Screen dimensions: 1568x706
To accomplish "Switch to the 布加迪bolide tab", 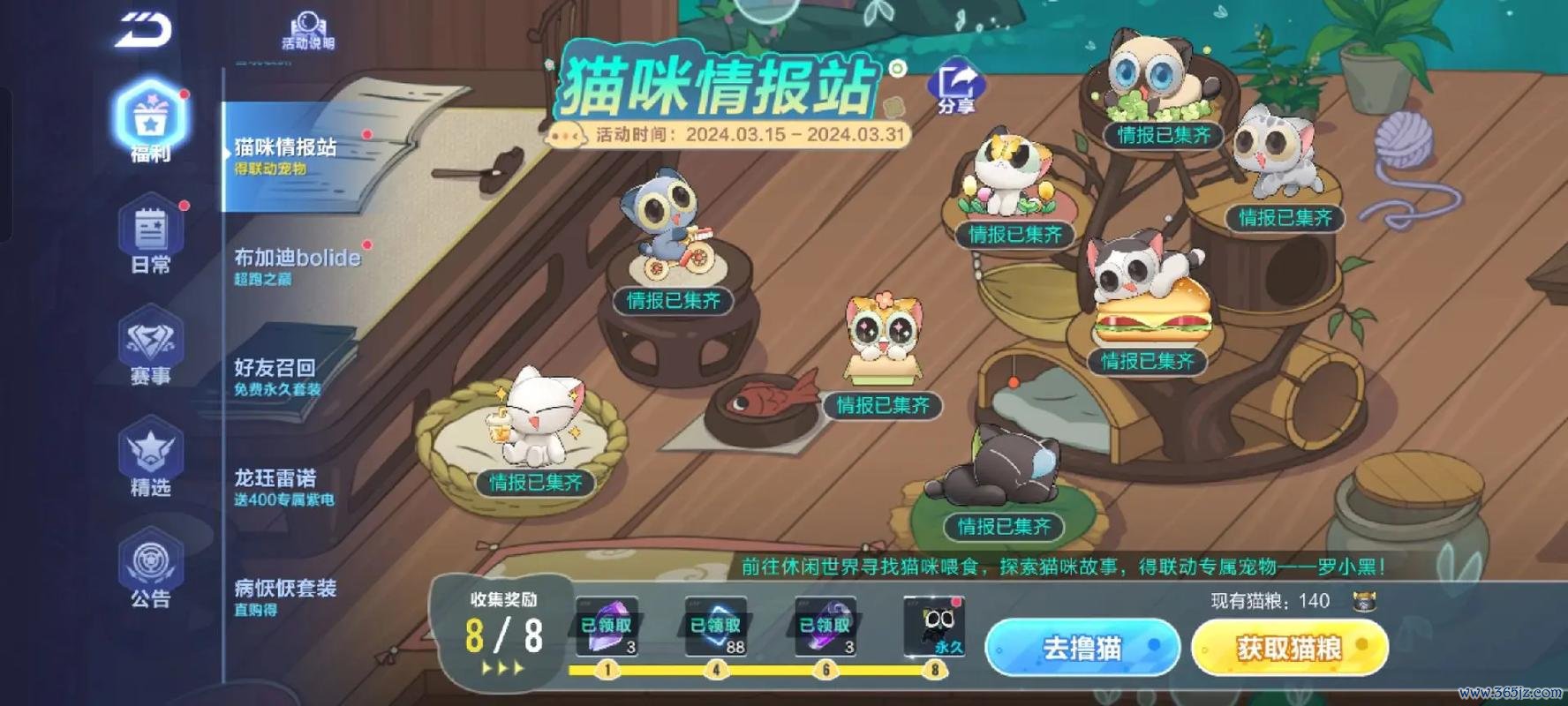I will tap(294, 259).
